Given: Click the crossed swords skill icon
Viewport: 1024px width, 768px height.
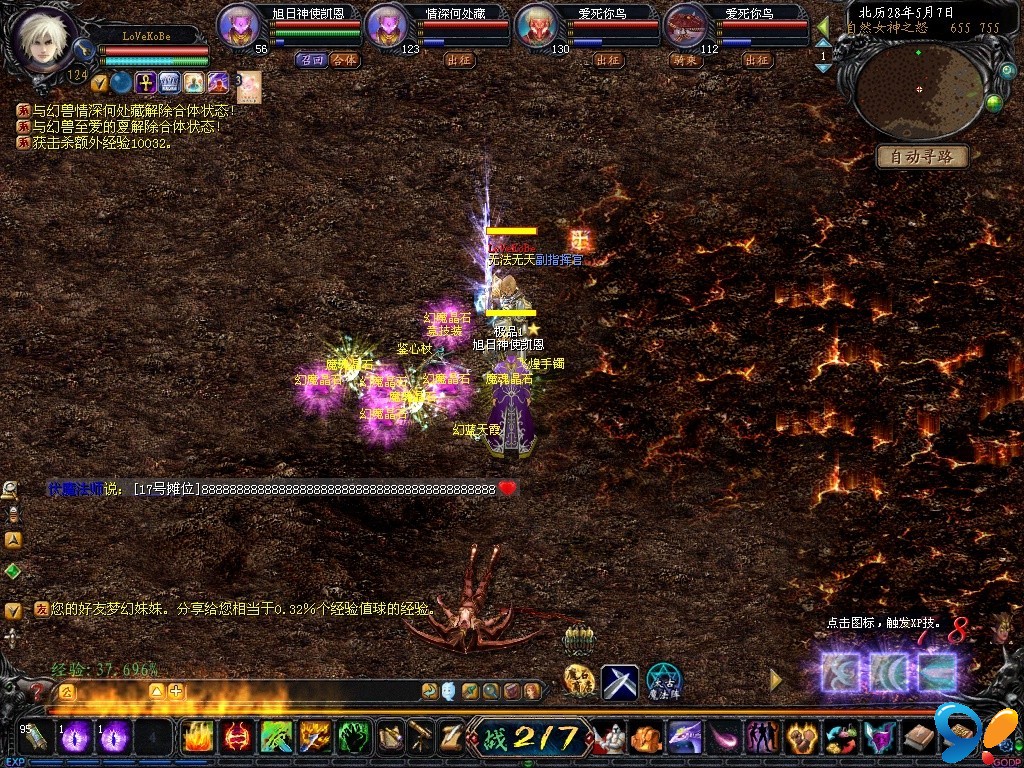Looking at the screenshot, I should click(619, 682).
